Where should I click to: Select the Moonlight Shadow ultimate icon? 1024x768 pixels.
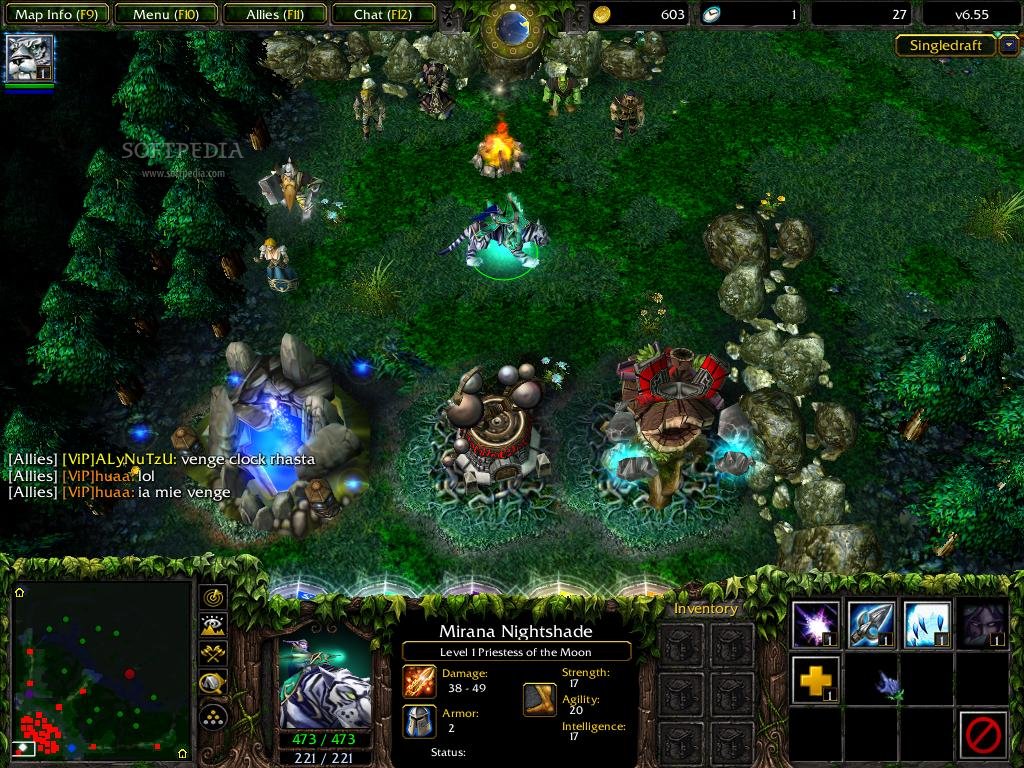[982, 625]
